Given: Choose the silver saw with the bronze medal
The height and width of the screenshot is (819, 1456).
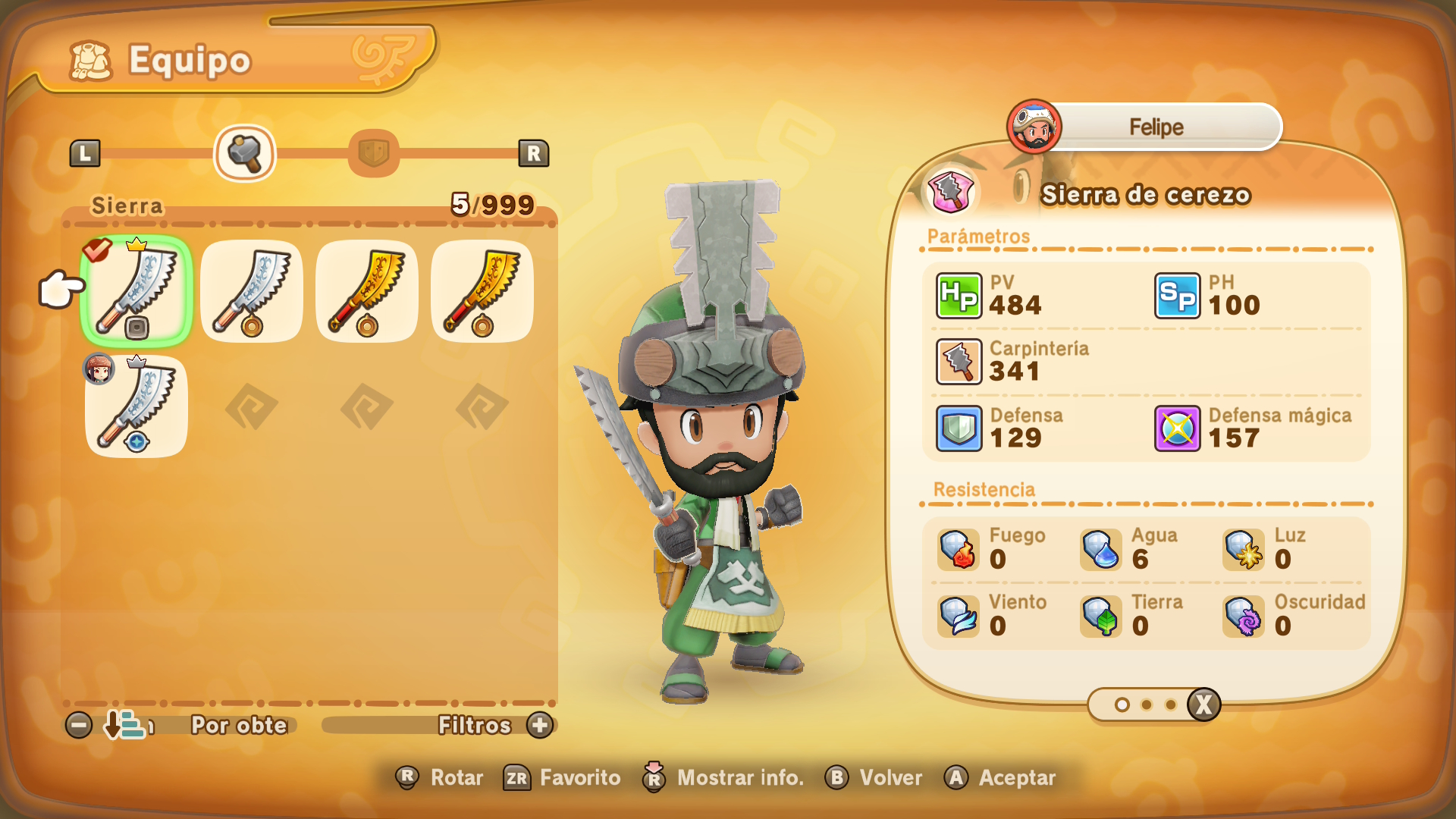Looking at the screenshot, I should tap(252, 290).
